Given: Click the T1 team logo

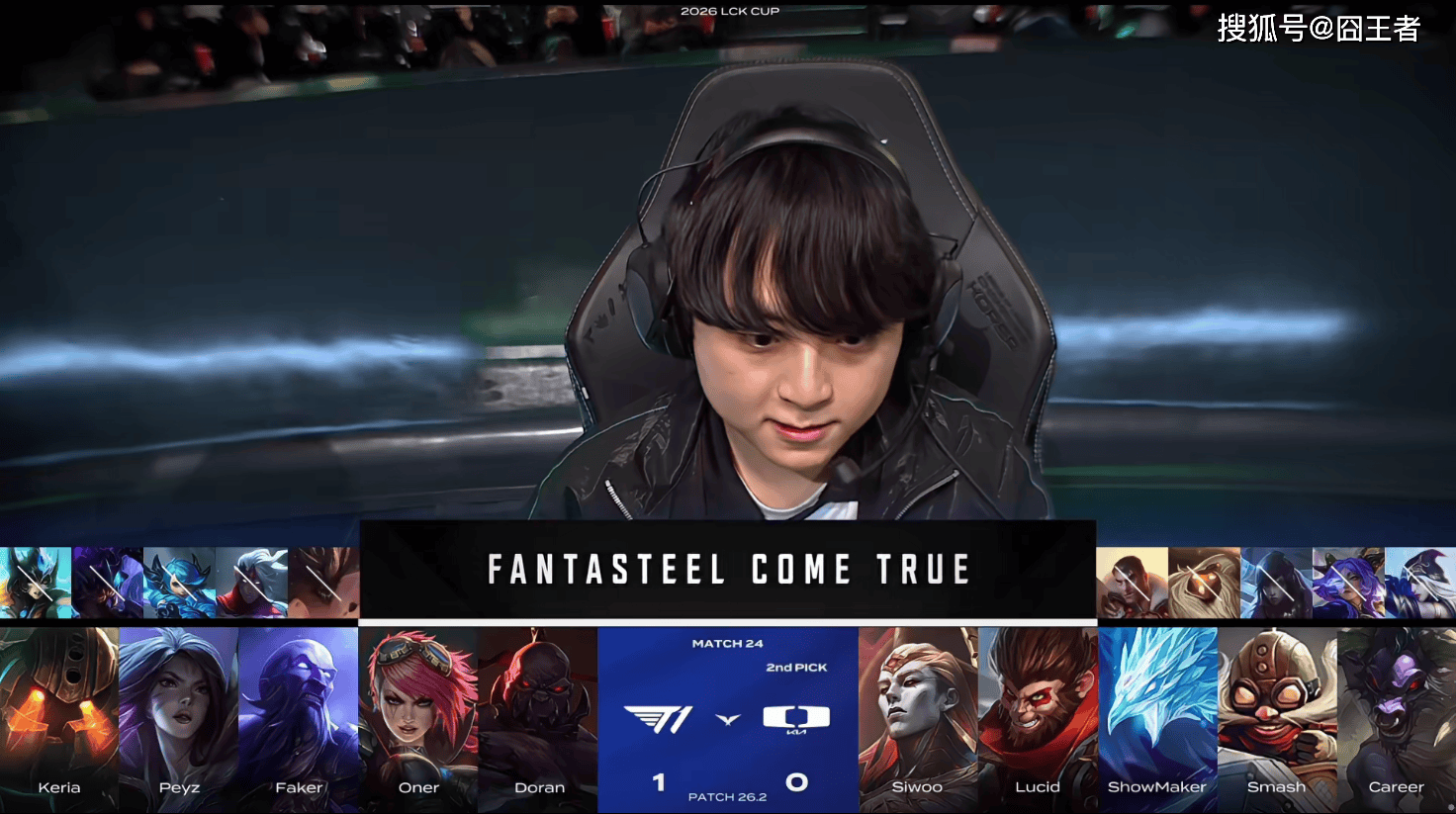Looking at the screenshot, I should coord(657,719).
